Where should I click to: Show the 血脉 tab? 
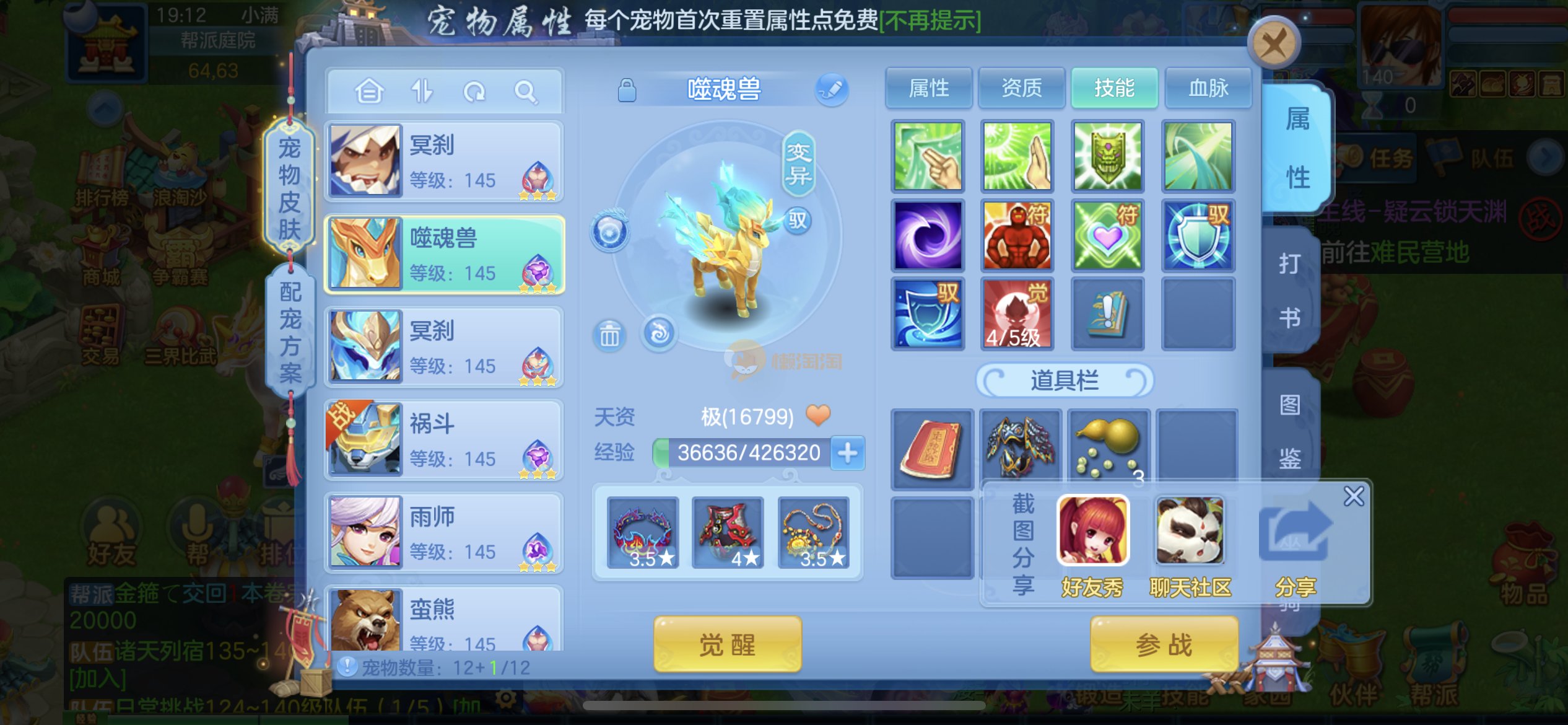click(1208, 88)
